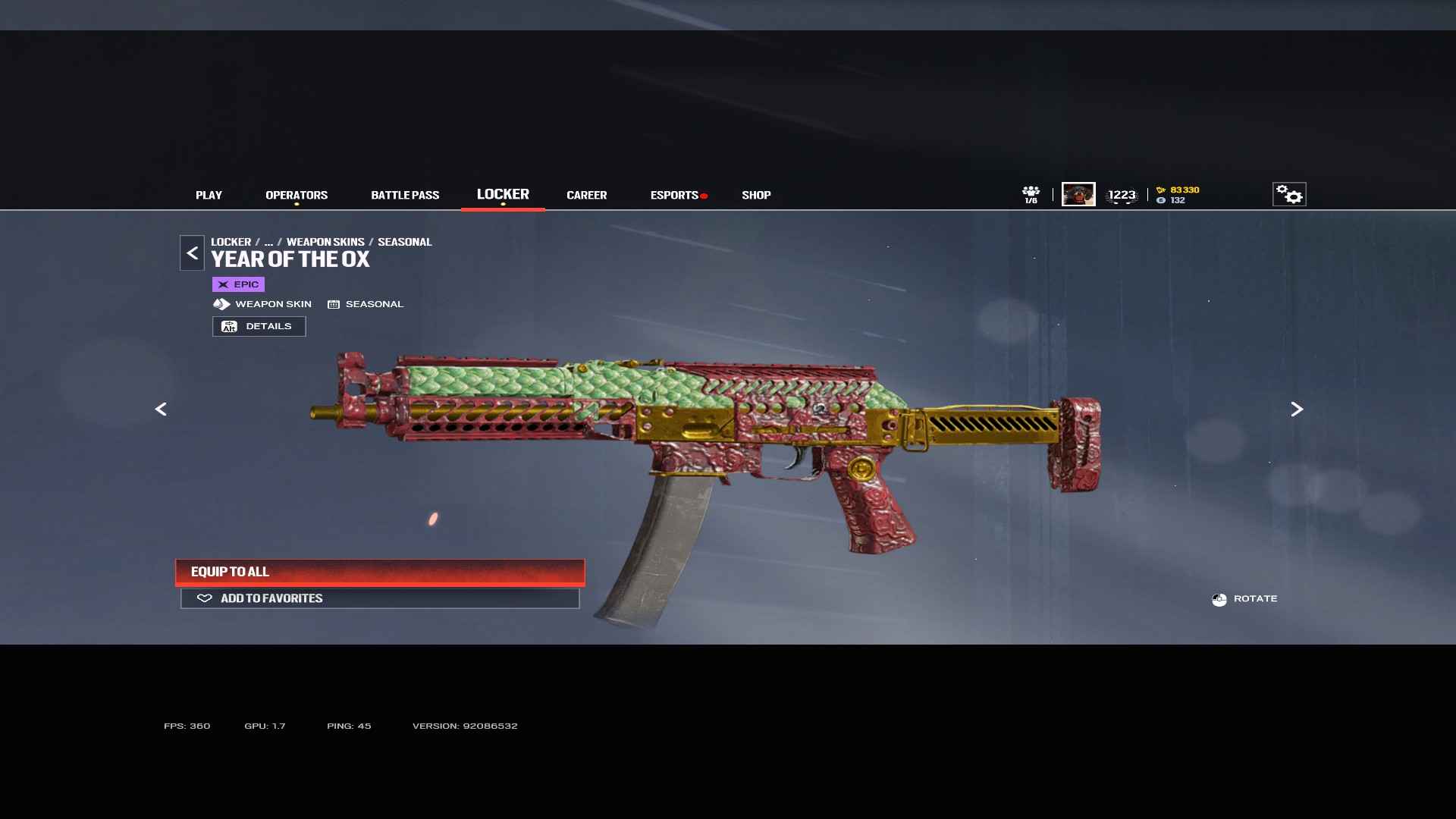Open the settings gear menu
This screenshot has height=819, width=1456.
pos(1289,194)
